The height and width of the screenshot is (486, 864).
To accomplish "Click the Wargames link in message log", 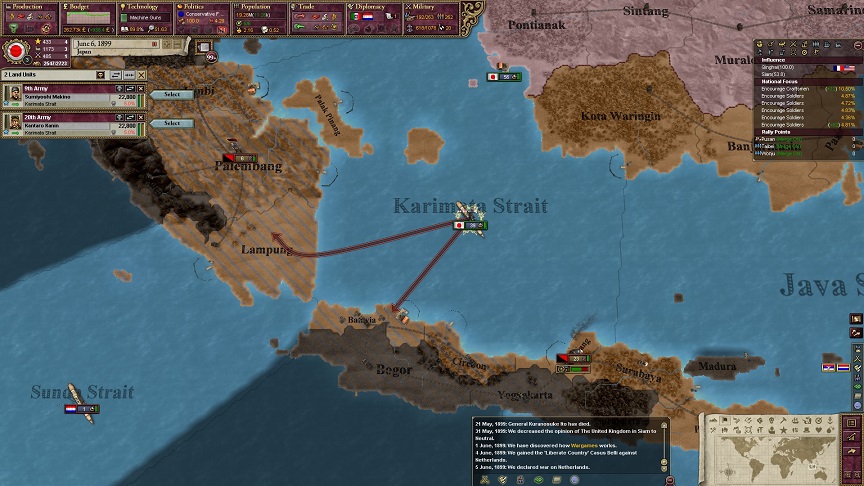I will 583,444.
